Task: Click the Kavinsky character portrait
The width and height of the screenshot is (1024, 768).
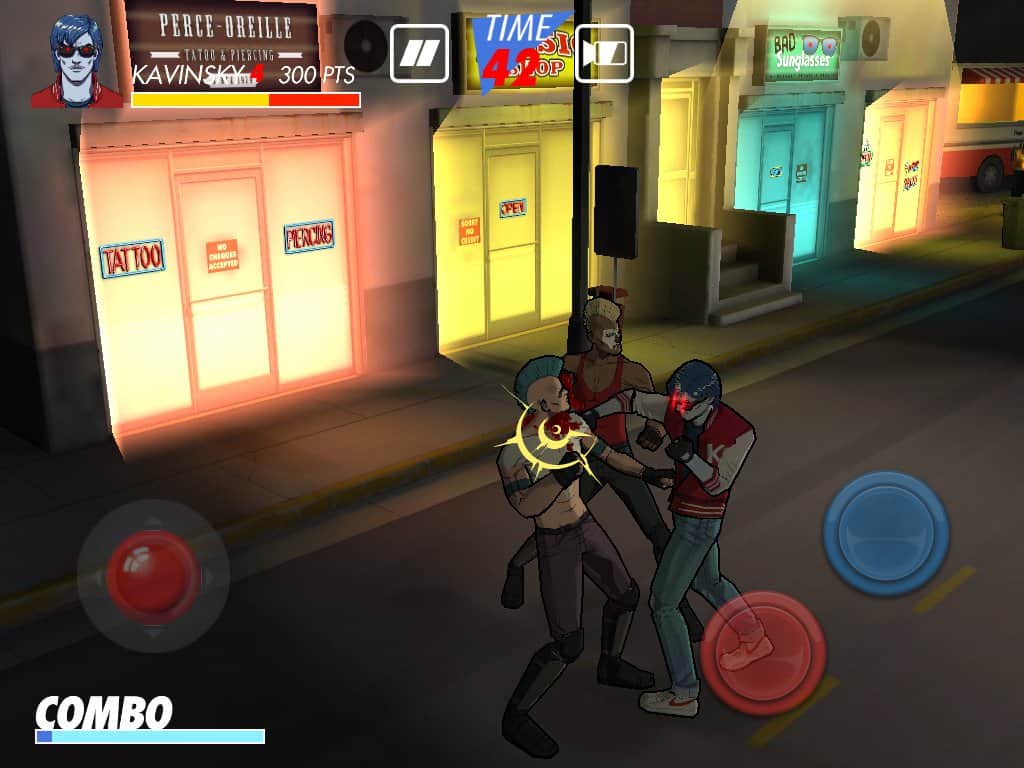Action: pyautogui.click(x=76, y=61)
